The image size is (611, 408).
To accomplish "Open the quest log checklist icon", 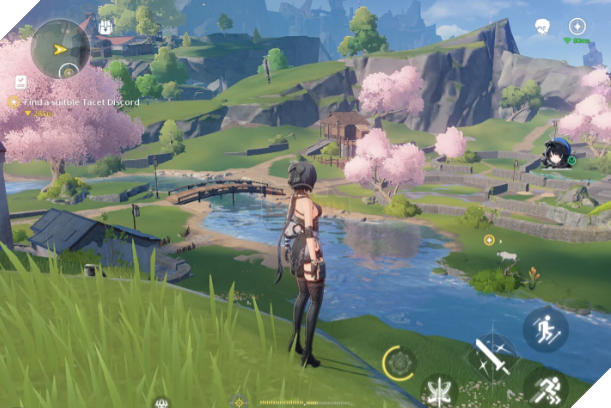I will (21, 82).
